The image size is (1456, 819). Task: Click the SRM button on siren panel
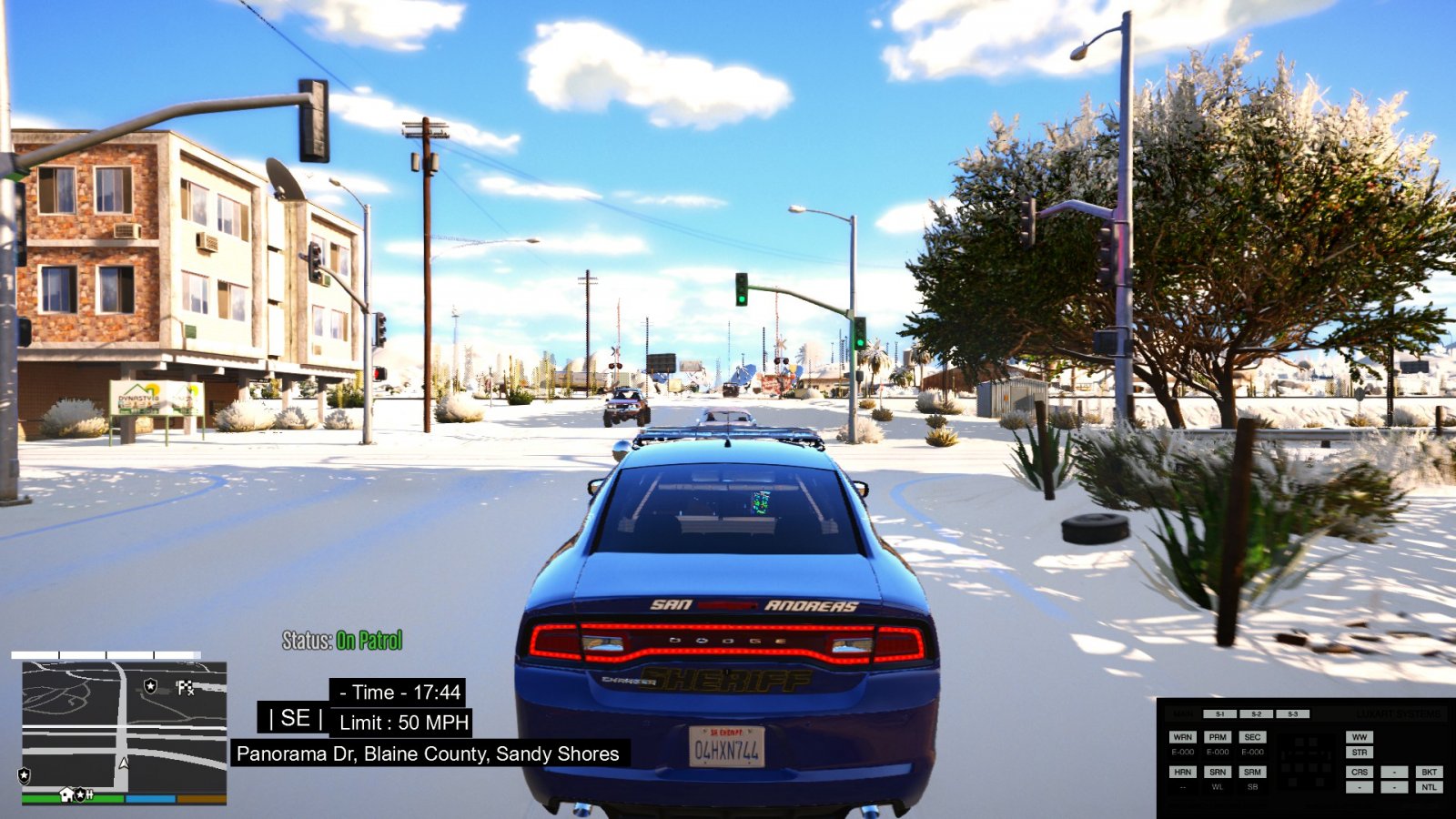coord(1252,772)
